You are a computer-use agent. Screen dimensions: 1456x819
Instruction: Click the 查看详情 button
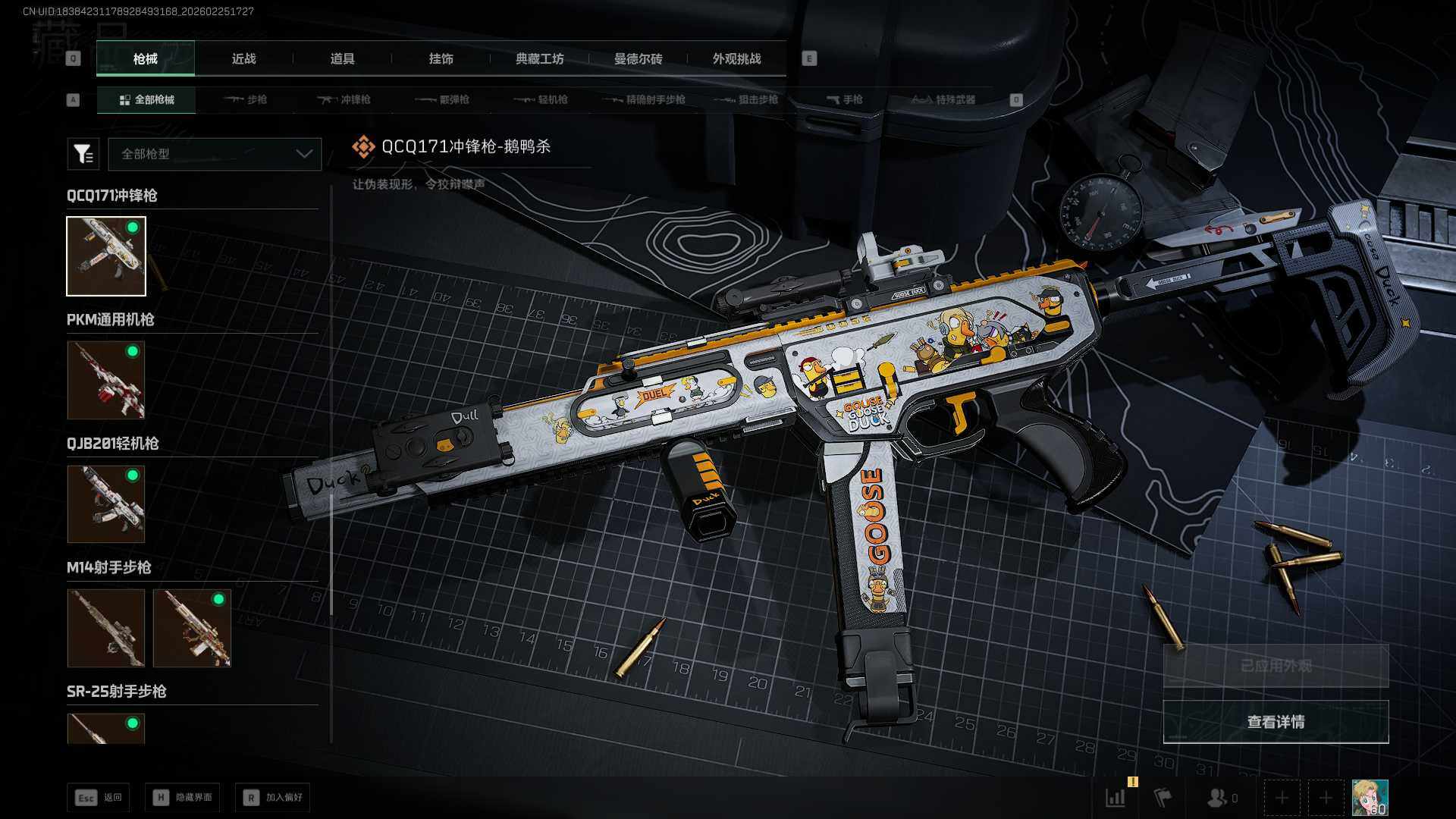pos(1276,722)
